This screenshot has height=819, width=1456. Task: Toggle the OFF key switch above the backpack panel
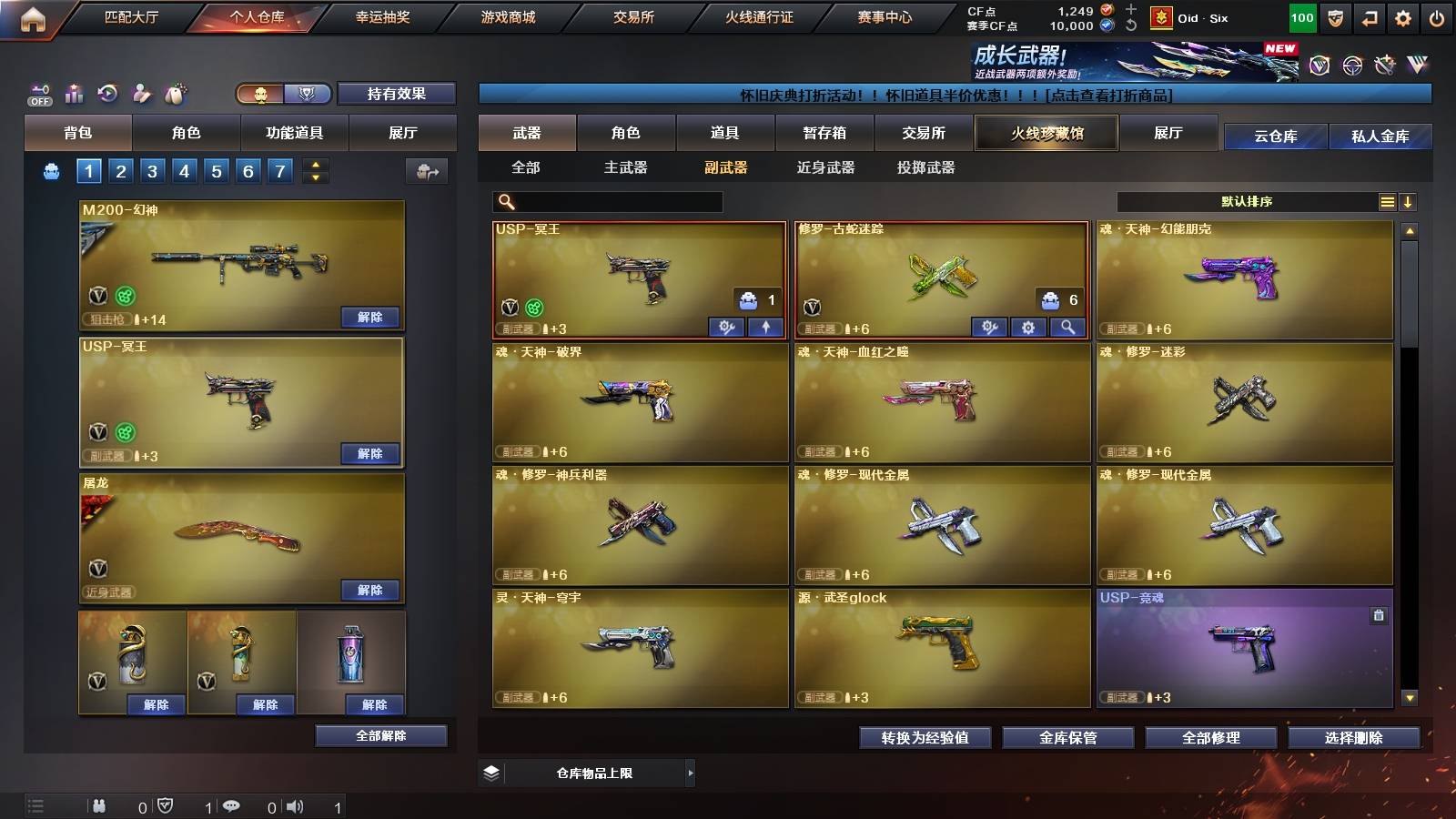(37, 91)
